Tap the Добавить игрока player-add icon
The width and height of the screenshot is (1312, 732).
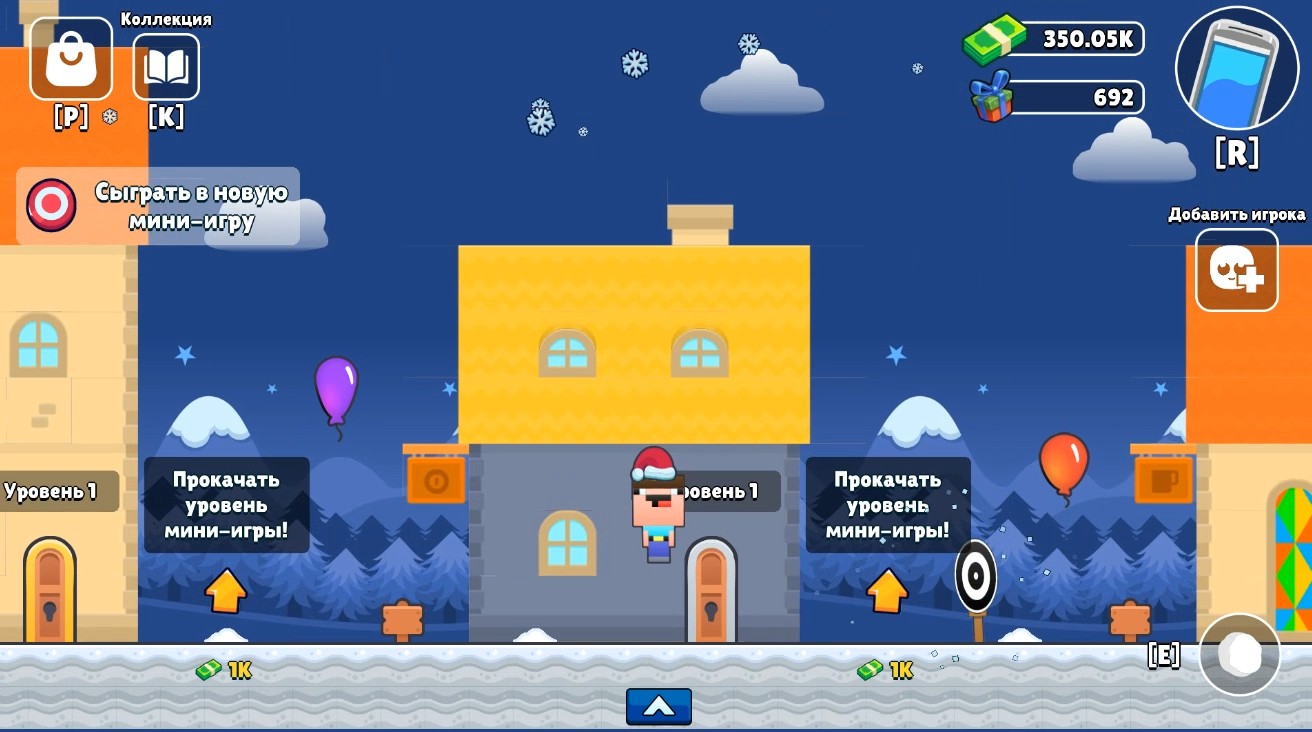click(1236, 270)
